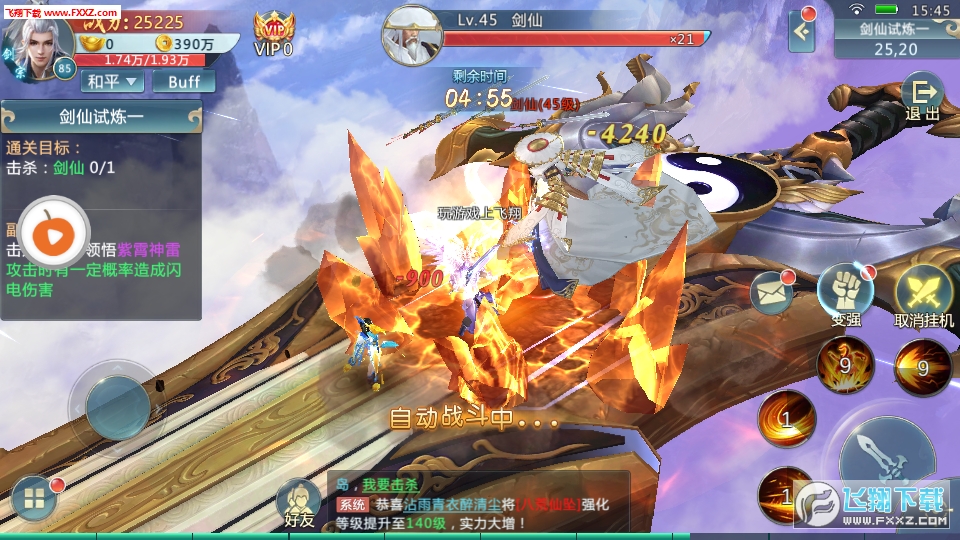Viewport: 960px width, 540px height.
Task: Open the VIP 0 badge
Action: click(x=273, y=34)
